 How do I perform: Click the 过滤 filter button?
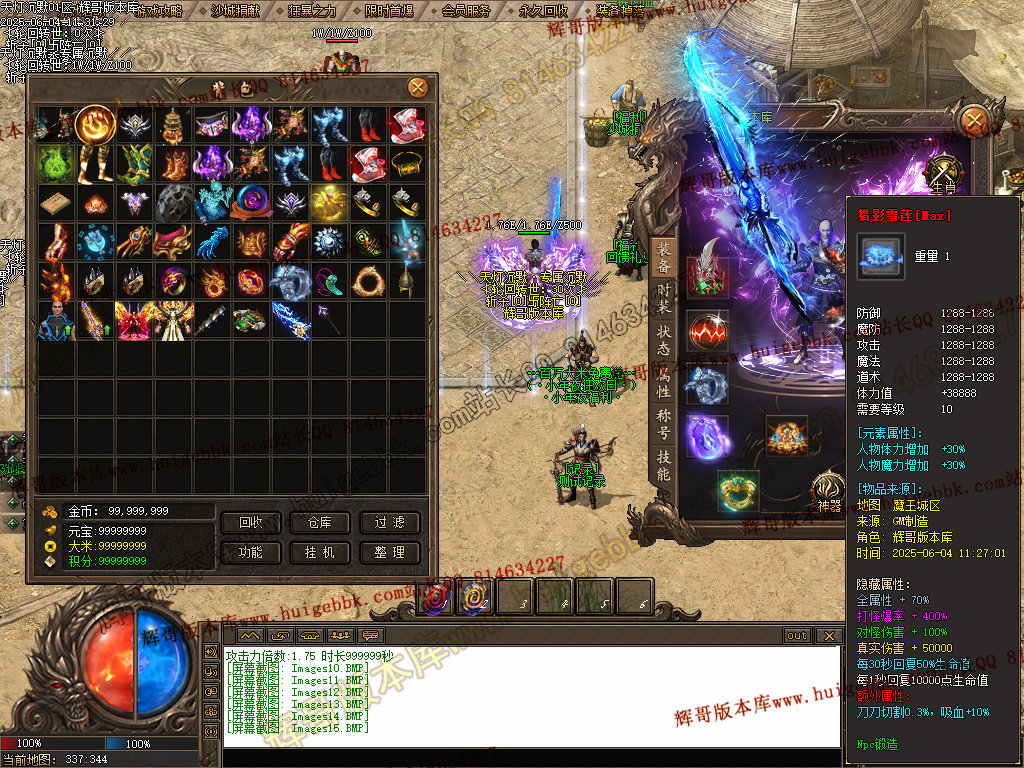(x=390, y=523)
